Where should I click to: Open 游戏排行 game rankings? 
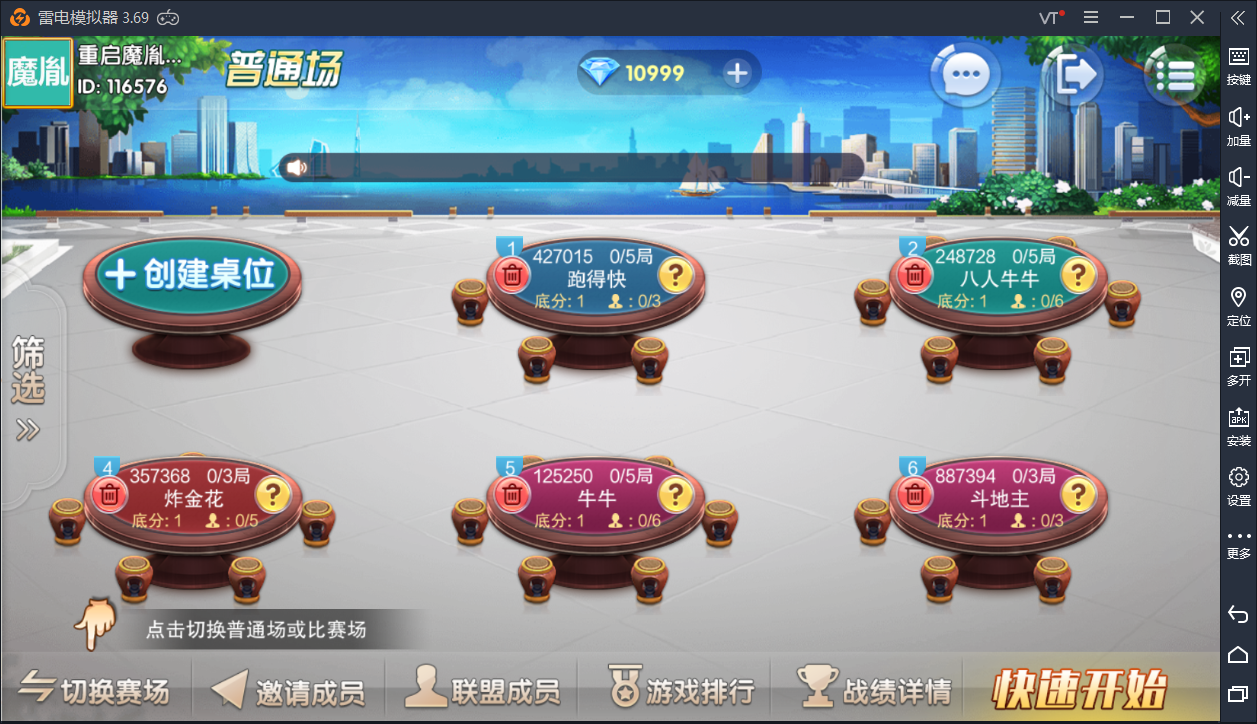click(681, 689)
